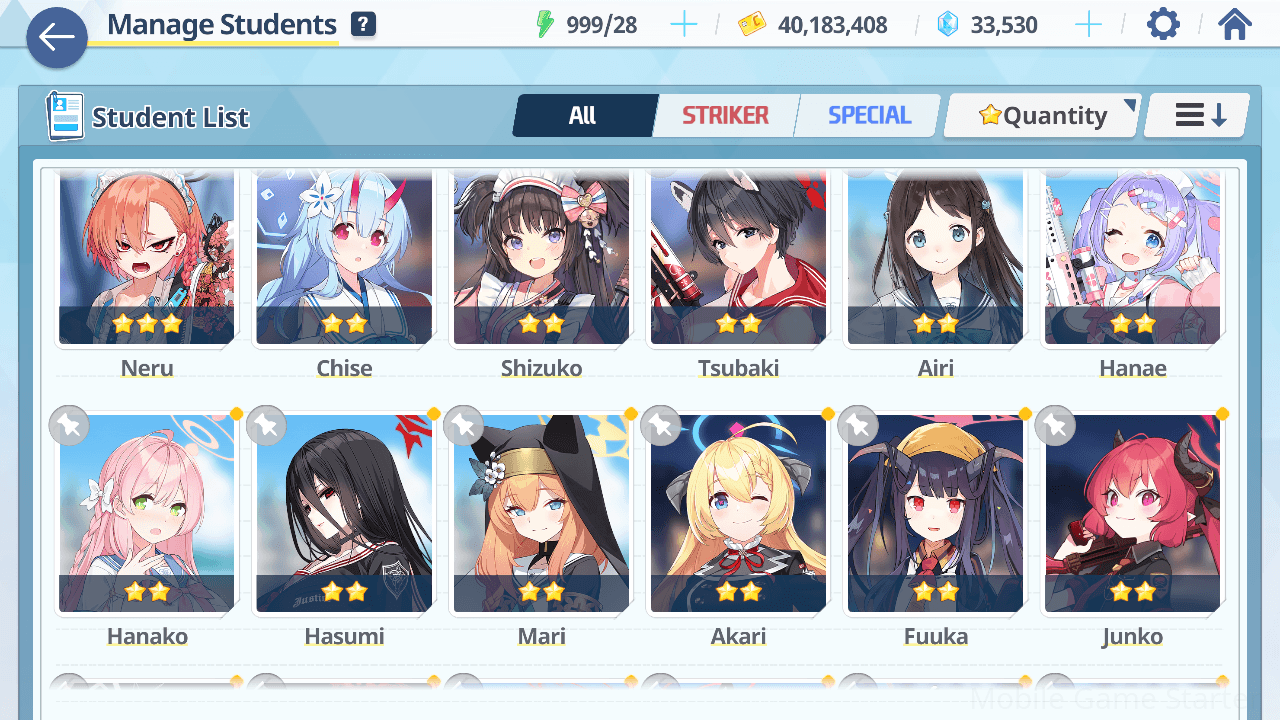Switch to the SPECIAL tab
This screenshot has width=1280, height=720.
pyautogui.click(x=869, y=116)
